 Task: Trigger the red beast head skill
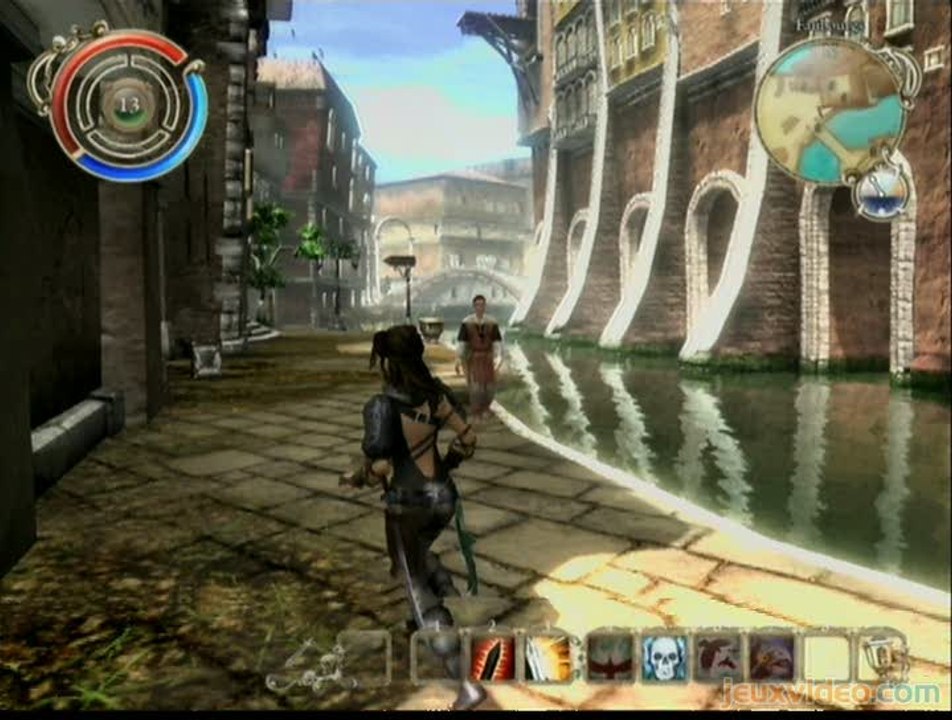[x=717, y=658]
